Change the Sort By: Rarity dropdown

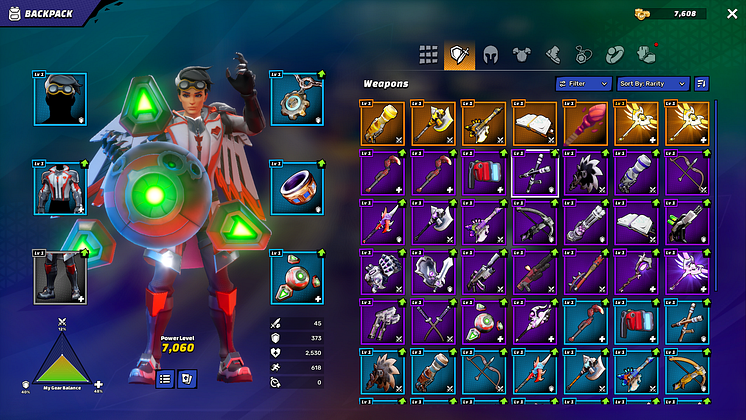[x=653, y=84]
